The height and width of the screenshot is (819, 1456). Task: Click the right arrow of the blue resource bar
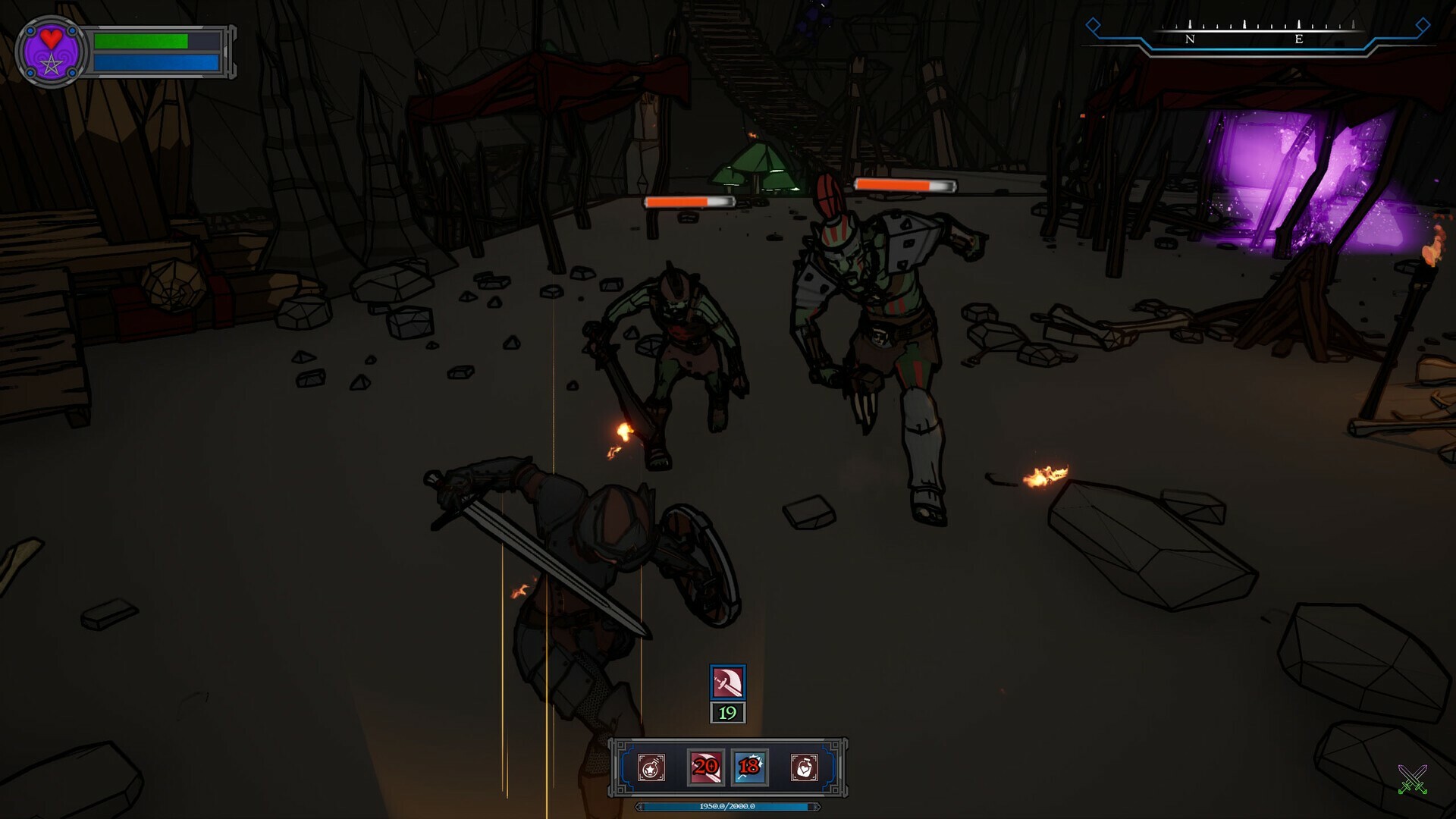click(816, 806)
